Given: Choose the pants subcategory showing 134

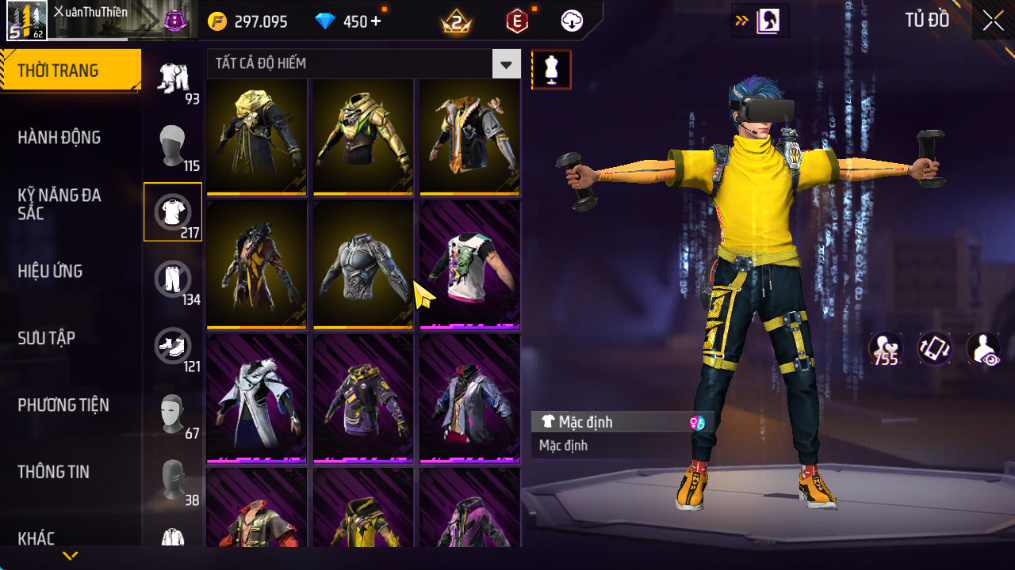Looking at the screenshot, I should click(x=173, y=279).
